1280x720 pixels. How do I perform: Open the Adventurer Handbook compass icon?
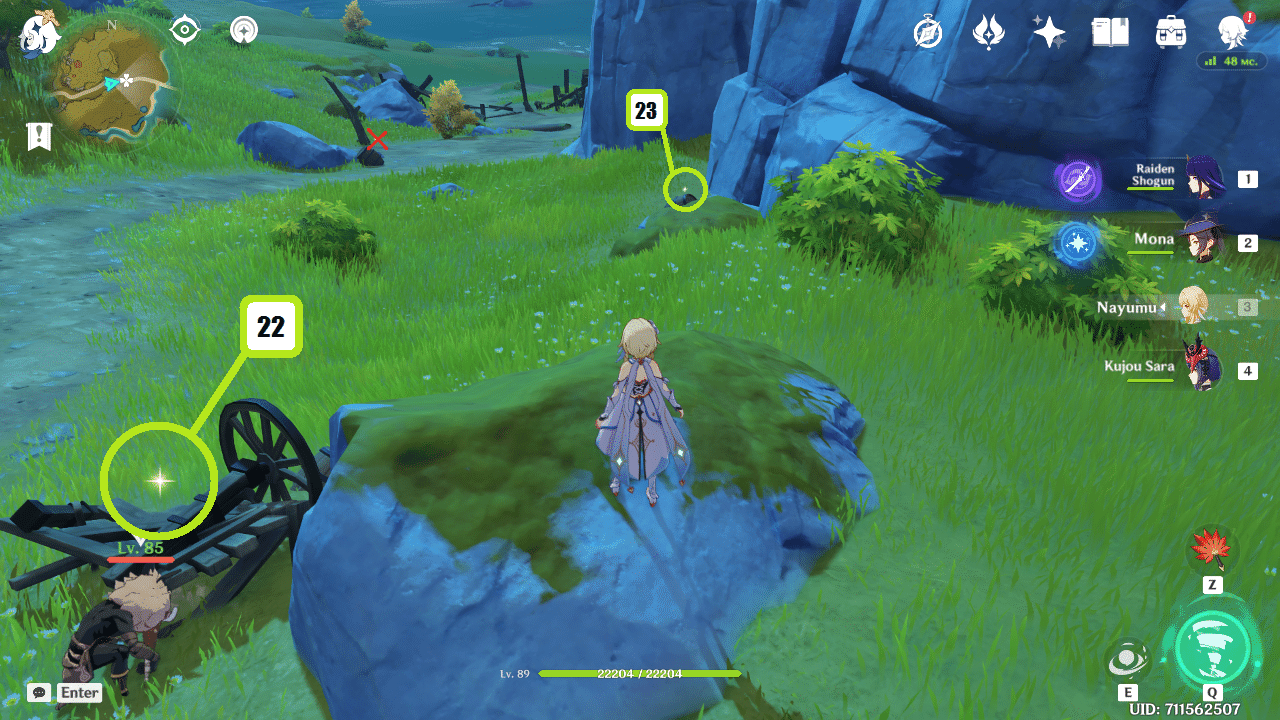(925, 32)
